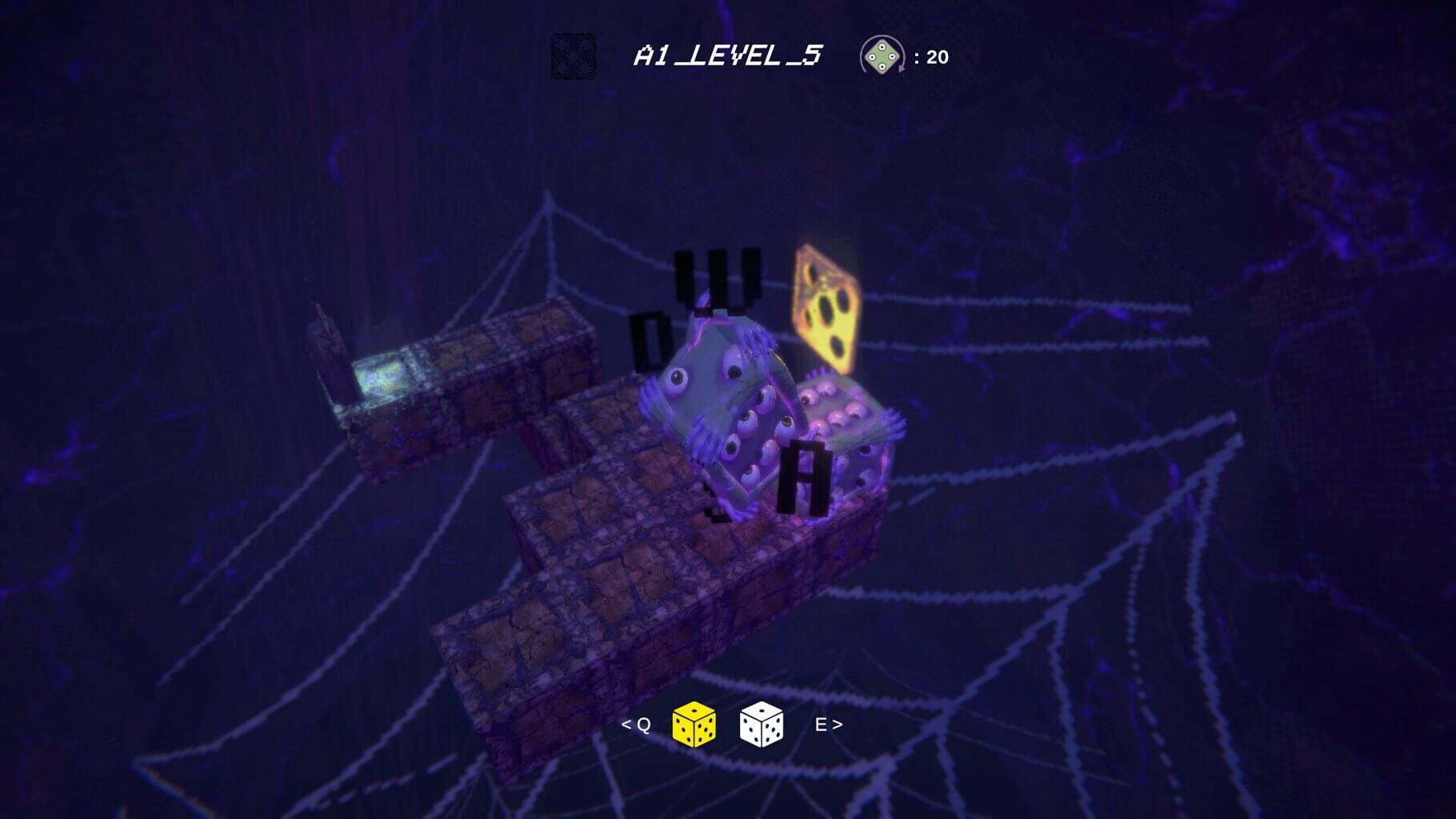Select the green rotating die counter icon

click(x=882, y=56)
